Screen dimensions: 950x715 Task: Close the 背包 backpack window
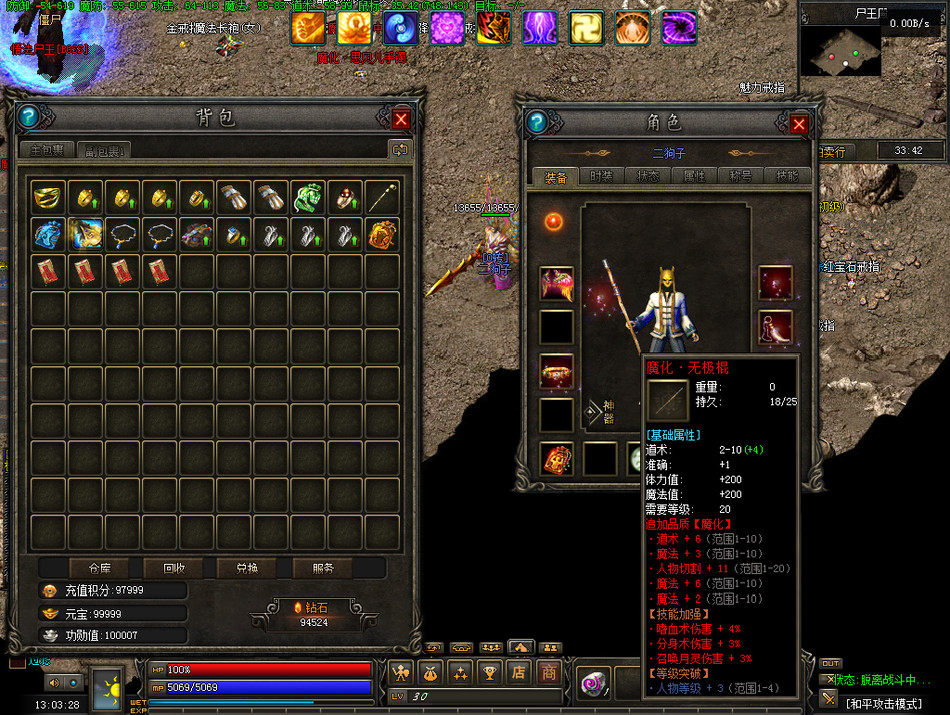pyautogui.click(x=401, y=119)
